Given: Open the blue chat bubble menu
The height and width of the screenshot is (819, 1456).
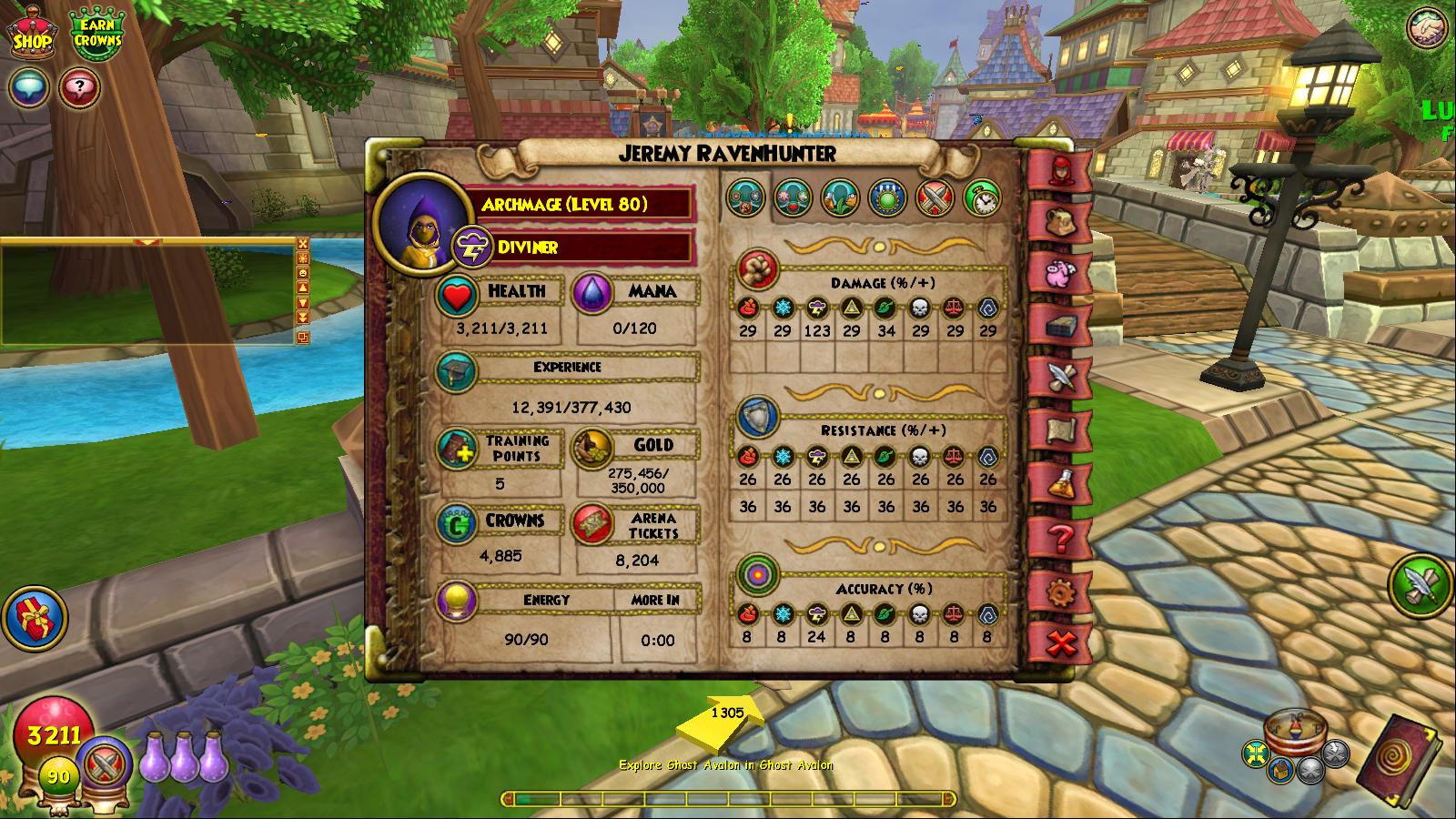Looking at the screenshot, I should click(x=28, y=88).
